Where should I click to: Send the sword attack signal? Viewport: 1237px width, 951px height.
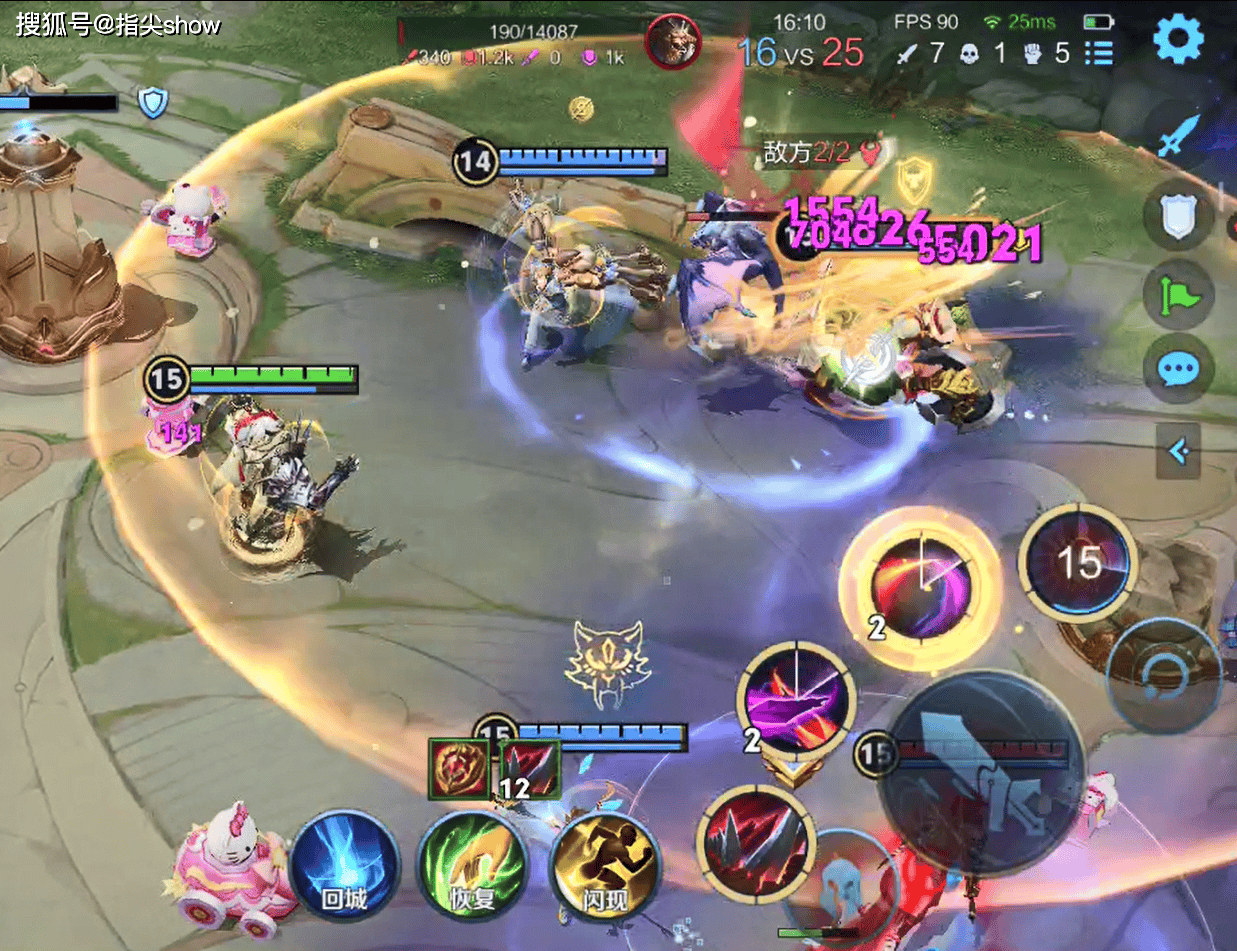point(1179,135)
